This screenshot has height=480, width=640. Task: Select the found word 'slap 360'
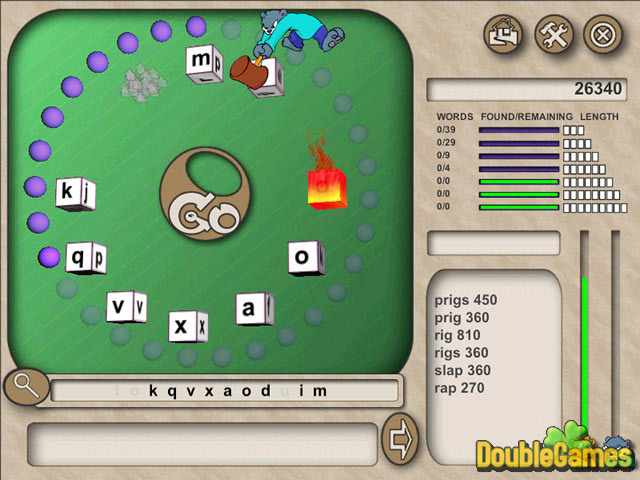tap(461, 370)
